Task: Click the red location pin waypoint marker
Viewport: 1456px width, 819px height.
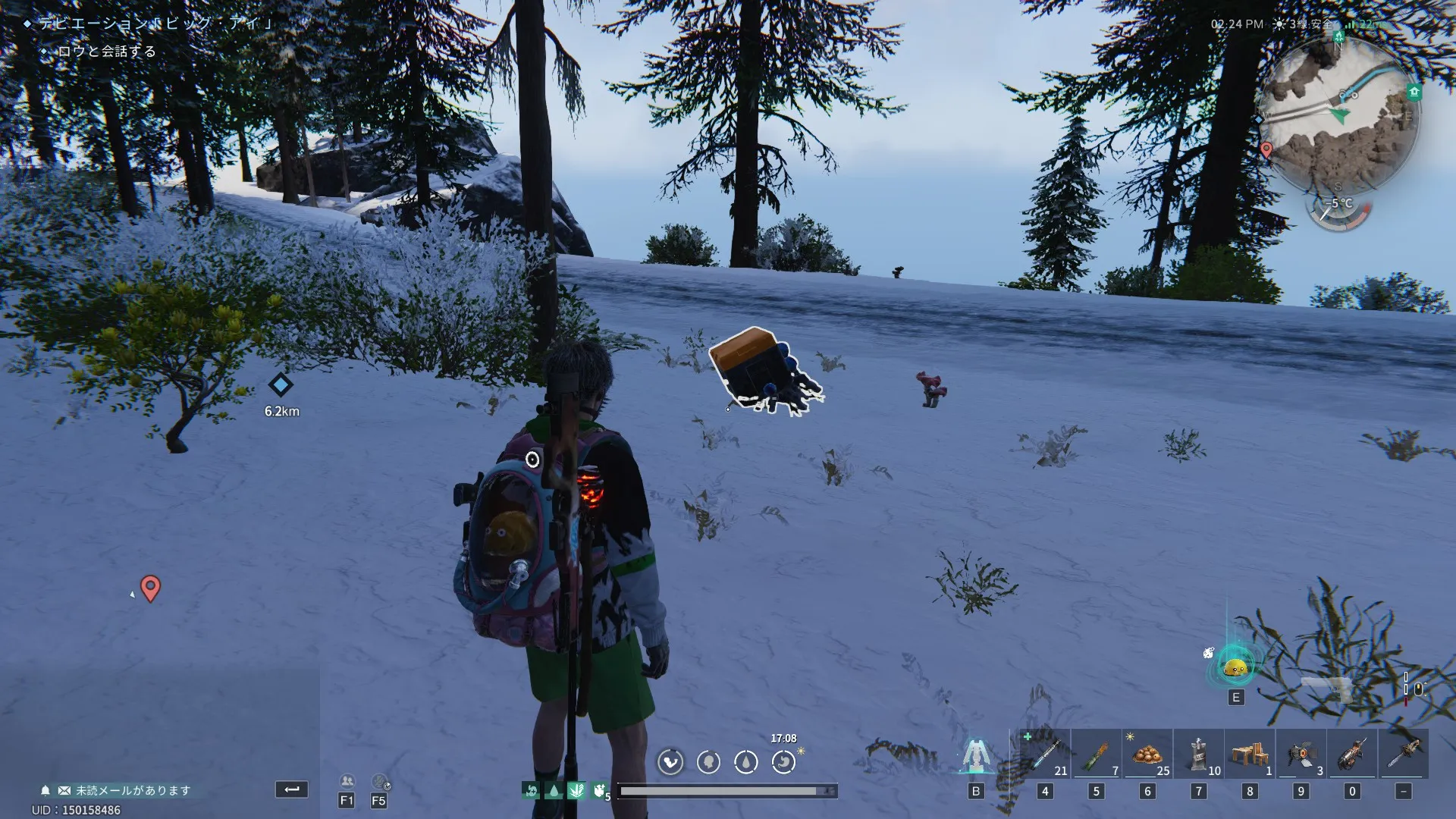Action: pyautogui.click(x=150, y=588)
